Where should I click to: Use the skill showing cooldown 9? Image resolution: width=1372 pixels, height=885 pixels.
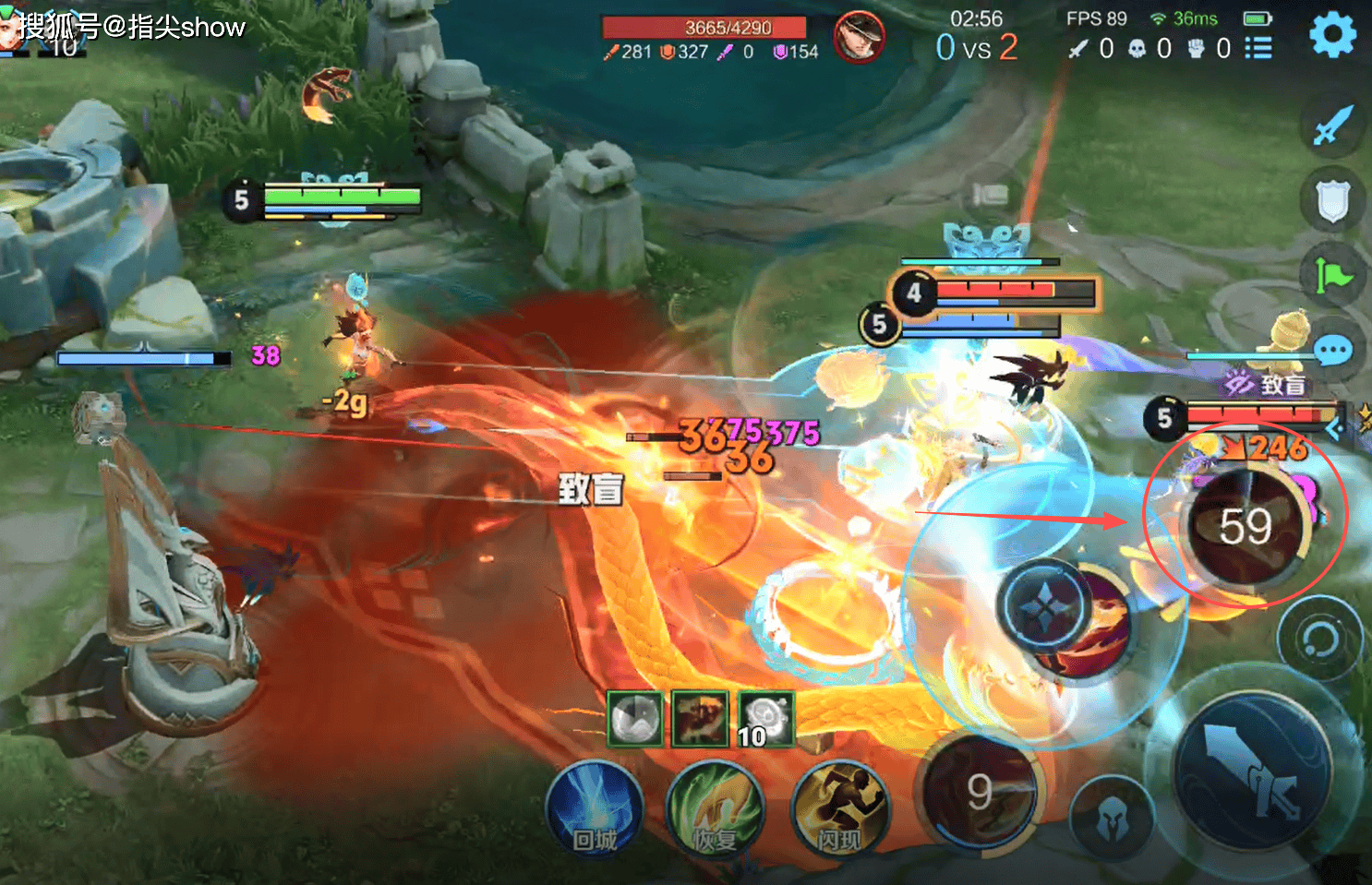981,790
